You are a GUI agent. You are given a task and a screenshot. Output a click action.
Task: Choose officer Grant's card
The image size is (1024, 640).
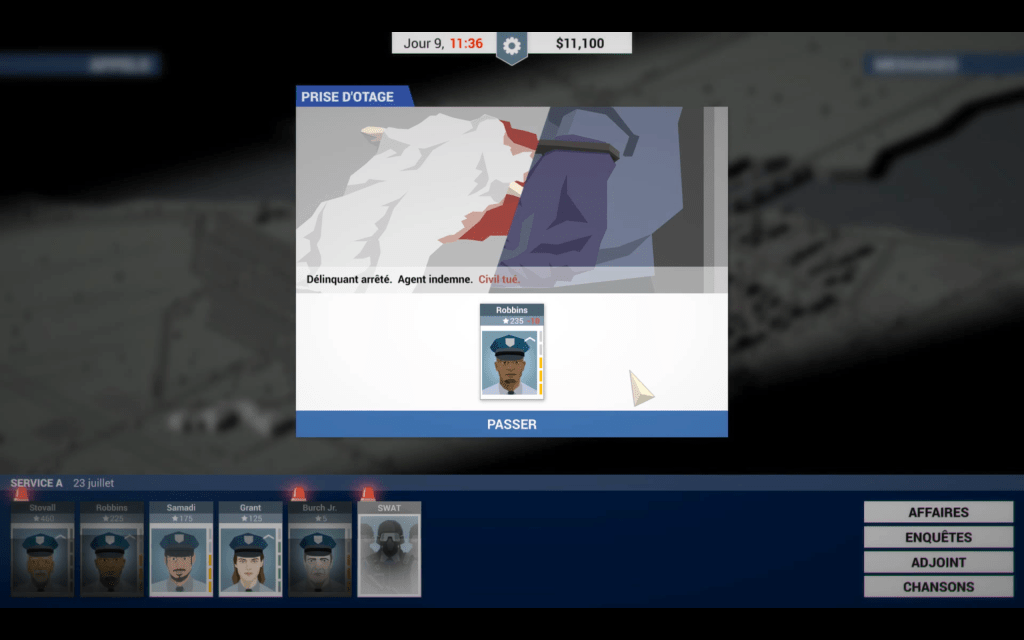250,549
